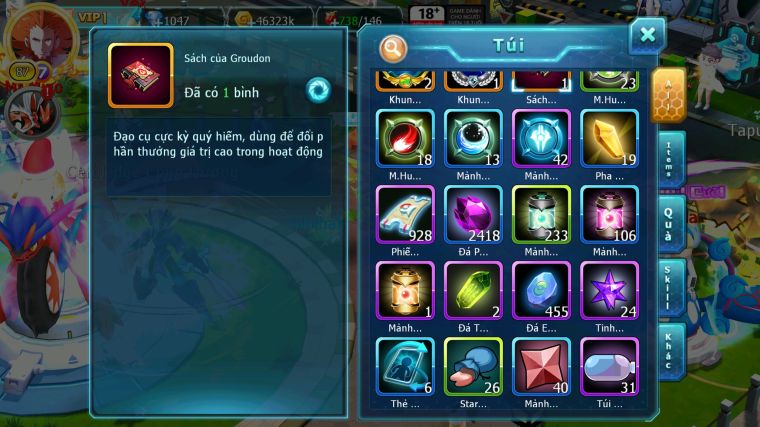Pick the red pyramid gem, count 40
Screen dimensions: 760x427
point(541,366)
